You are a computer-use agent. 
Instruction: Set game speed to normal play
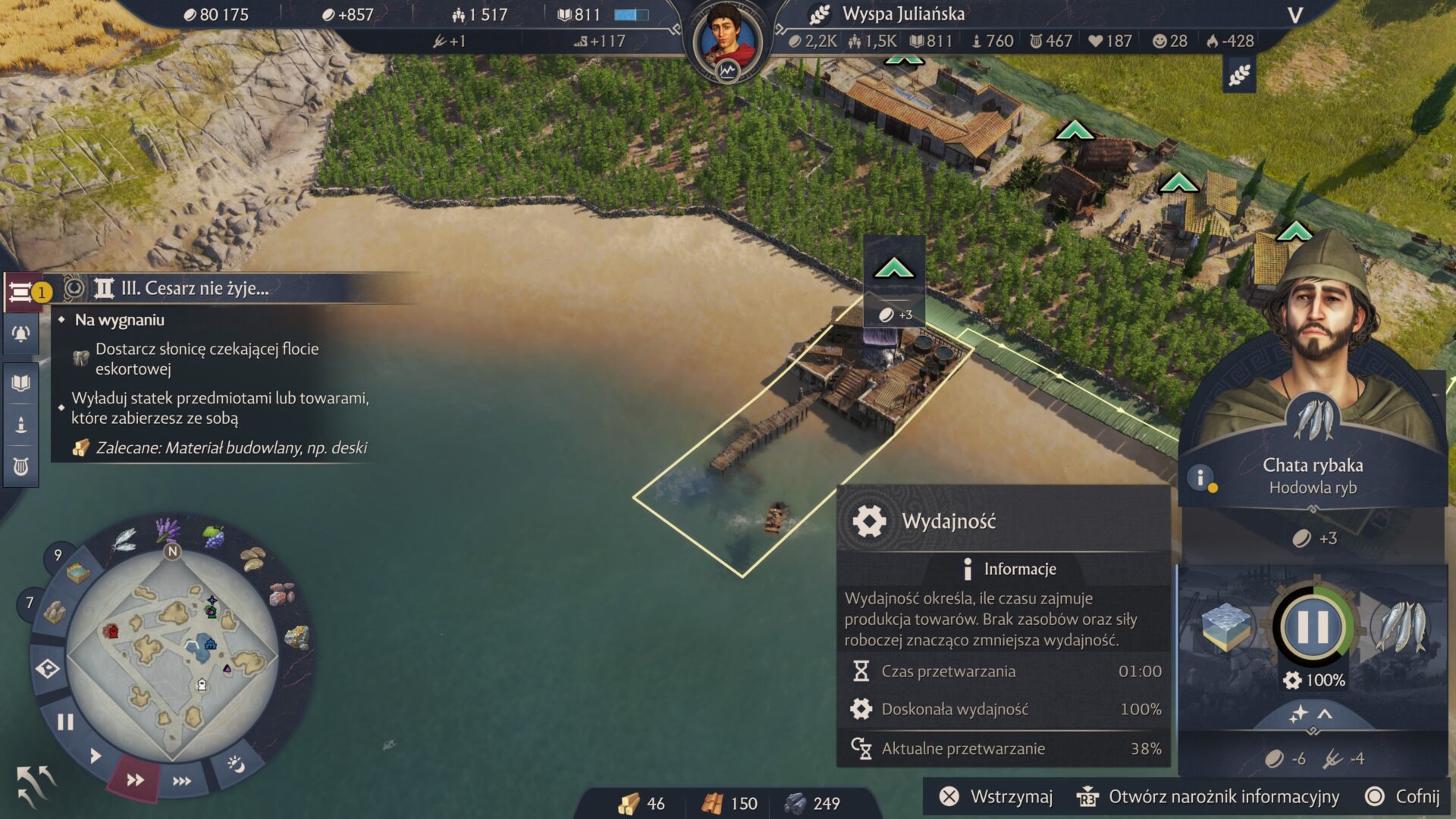[x=96, y=755]
